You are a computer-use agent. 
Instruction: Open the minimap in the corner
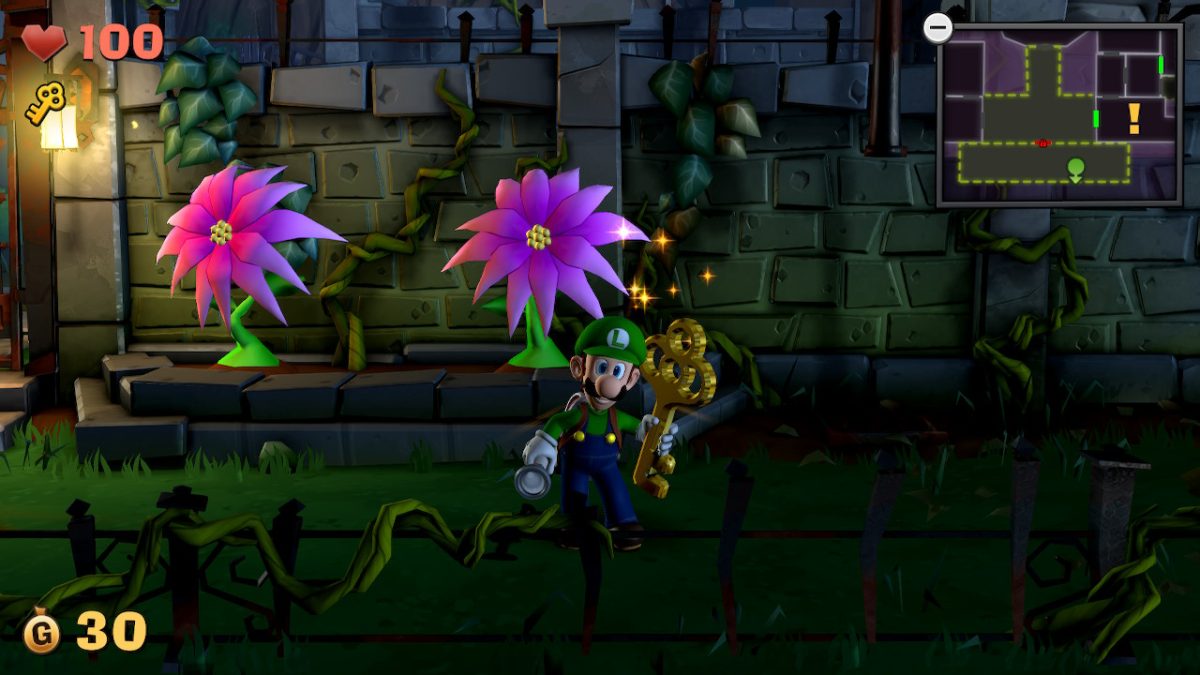pos(1060,114)
